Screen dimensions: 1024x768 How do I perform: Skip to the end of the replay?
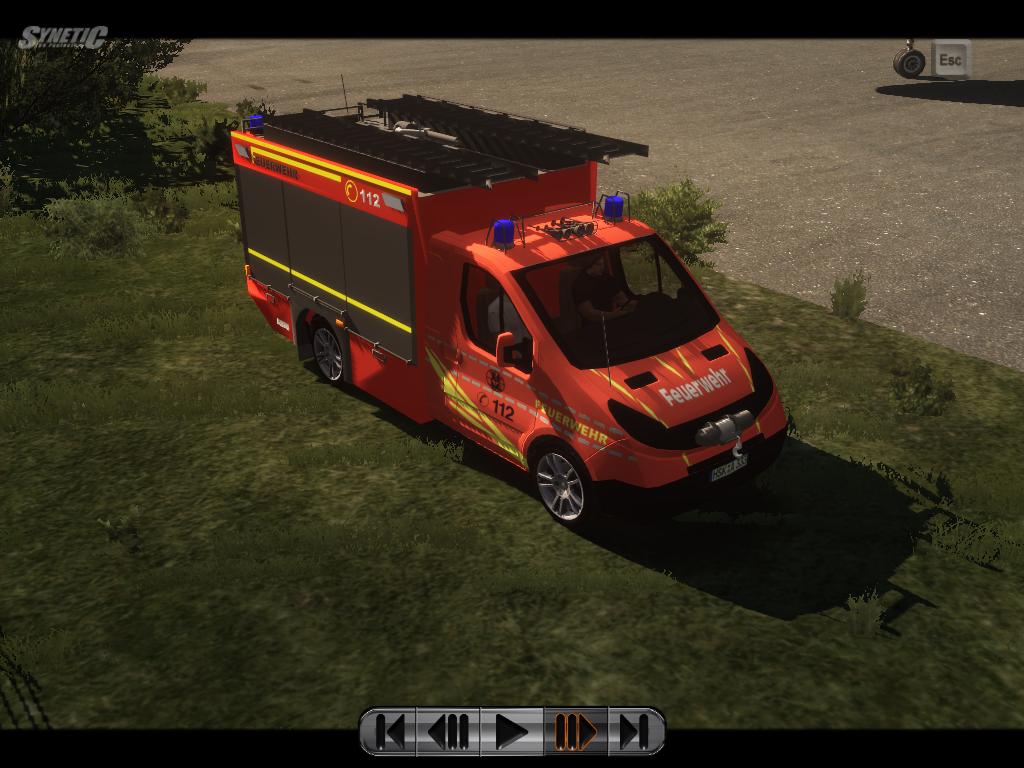point(635,732)
